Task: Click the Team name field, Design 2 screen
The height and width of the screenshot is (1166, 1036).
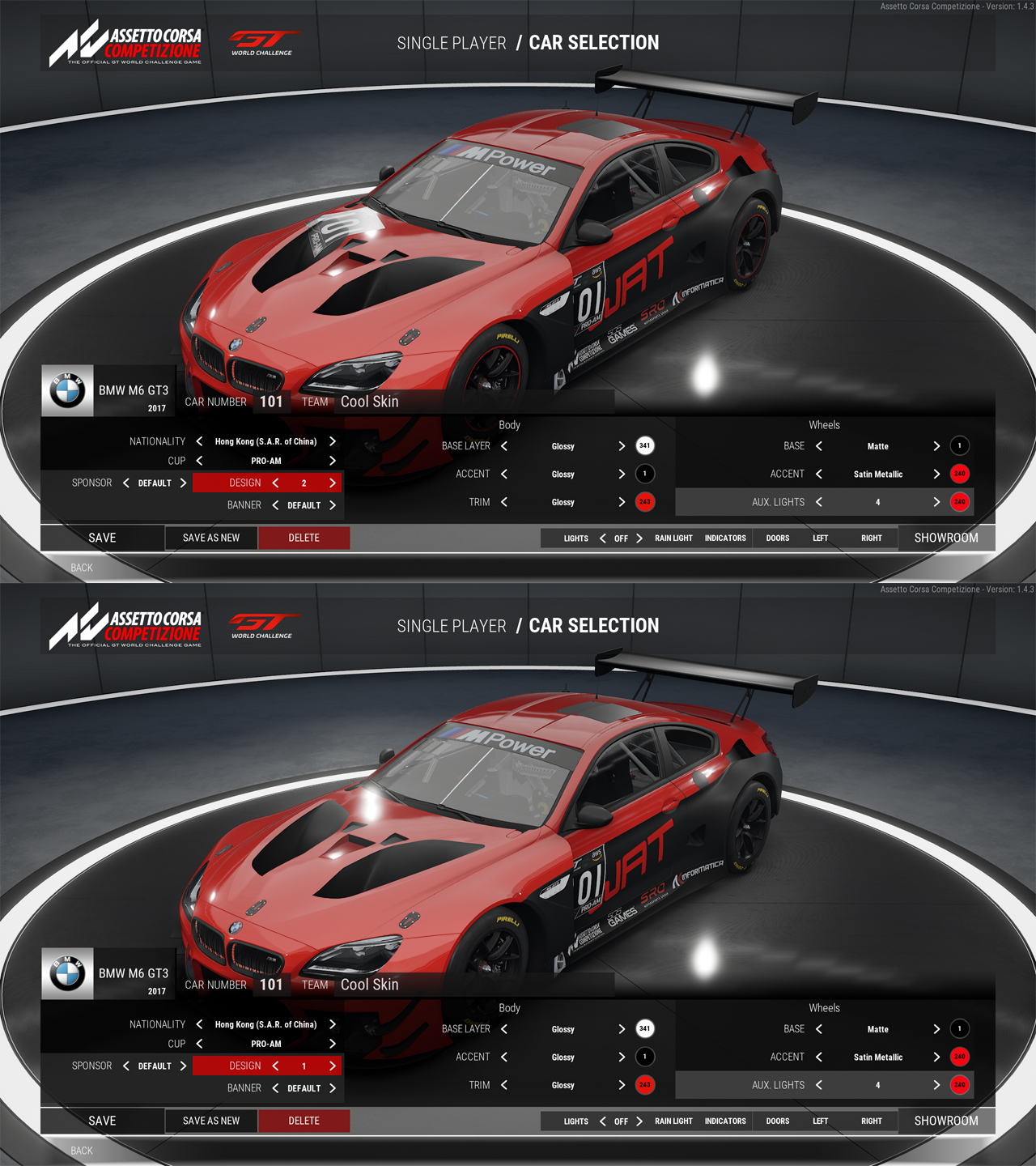Action: click(370, 402)
